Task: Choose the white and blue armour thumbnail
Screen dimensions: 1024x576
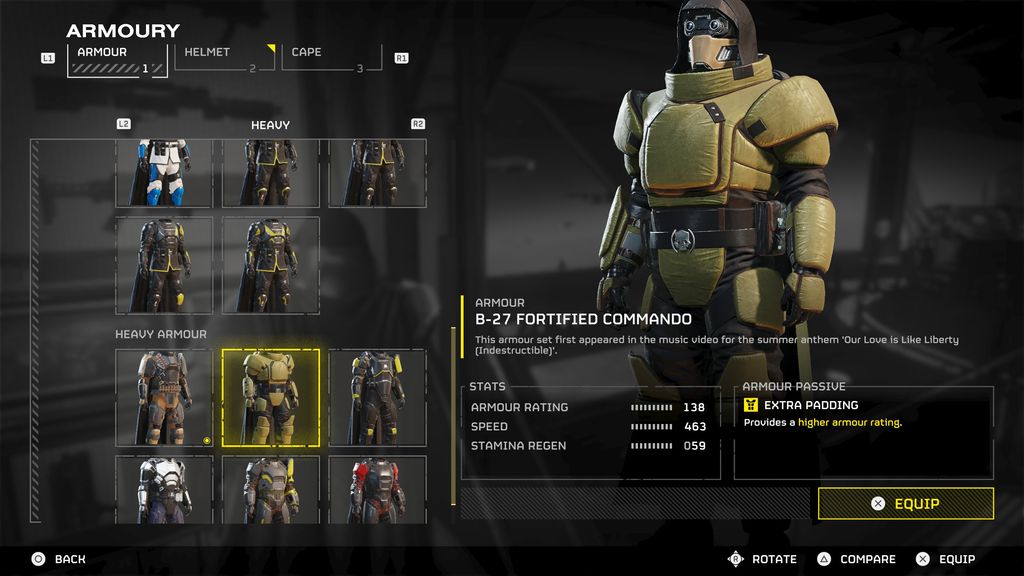Action: [x=164, y=173]
